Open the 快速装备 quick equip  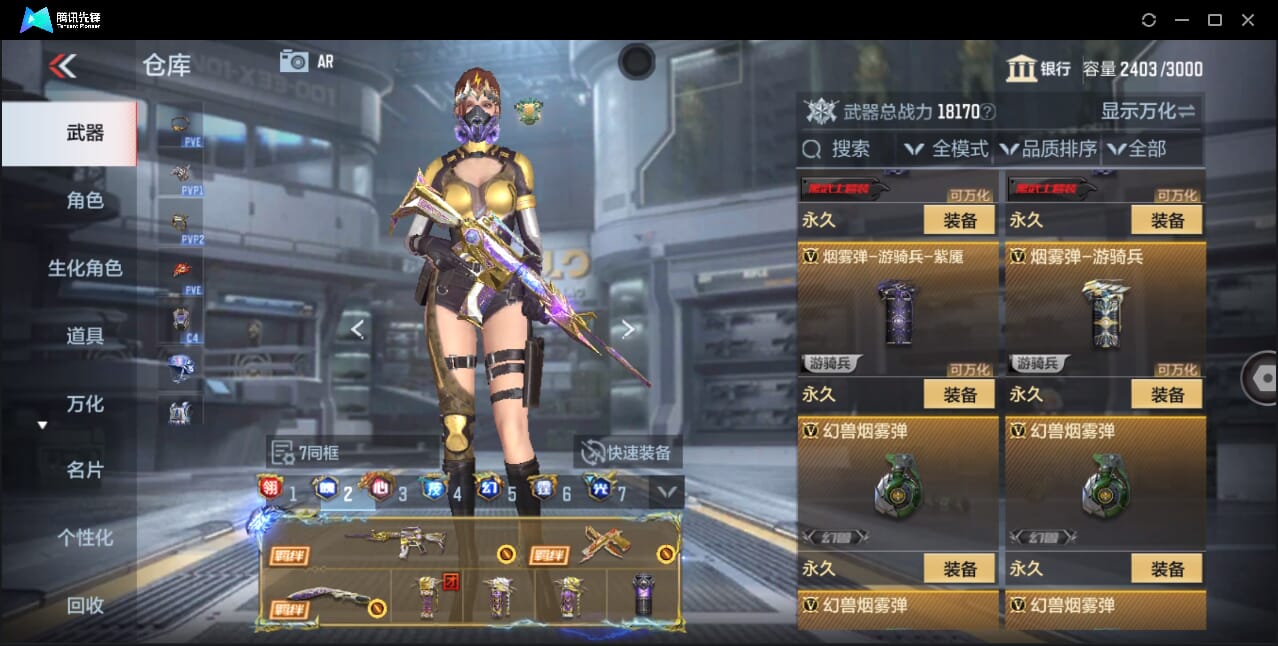tap(626, 452)
